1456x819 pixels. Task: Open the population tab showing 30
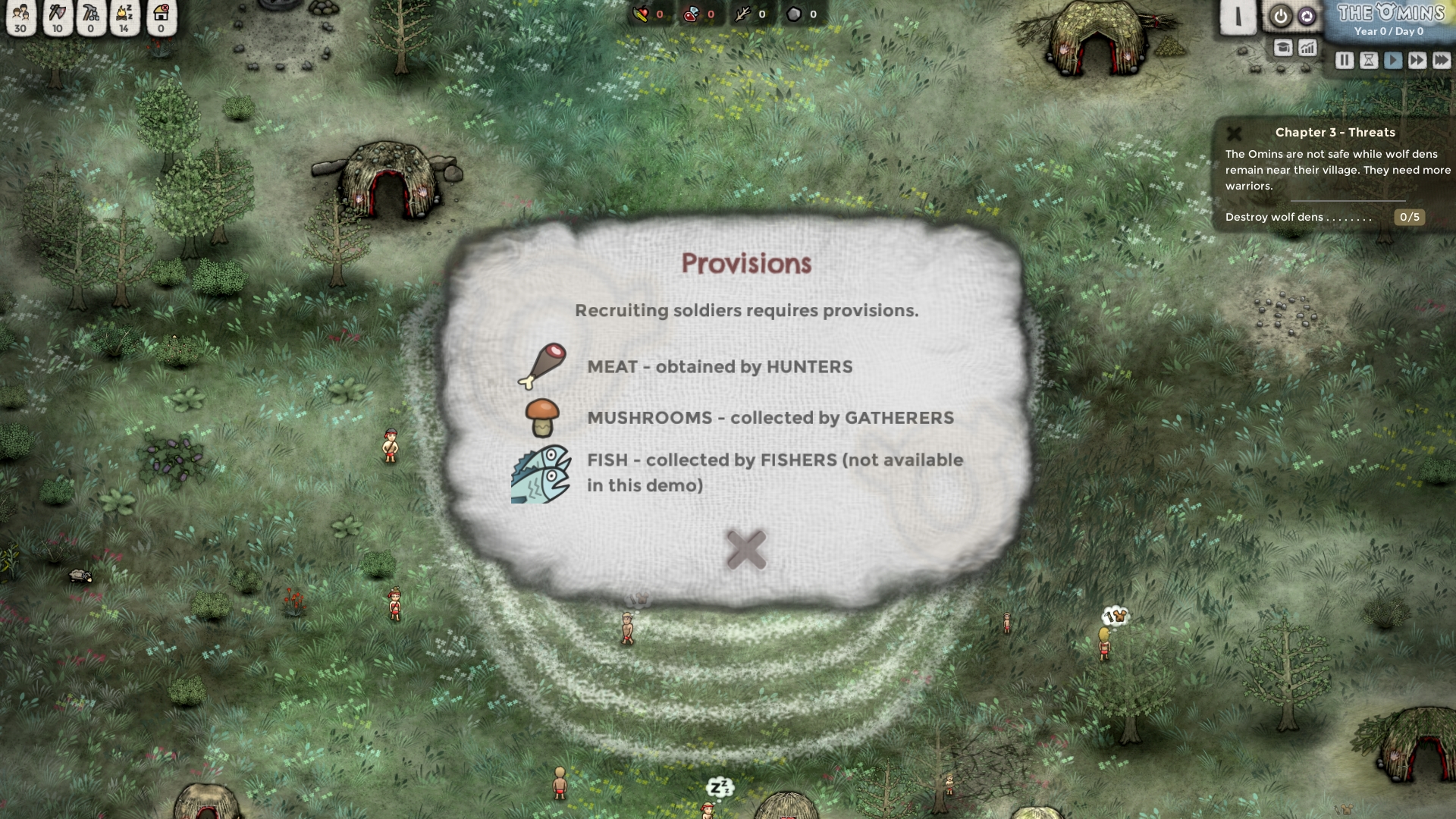click(x=20, y=17)
